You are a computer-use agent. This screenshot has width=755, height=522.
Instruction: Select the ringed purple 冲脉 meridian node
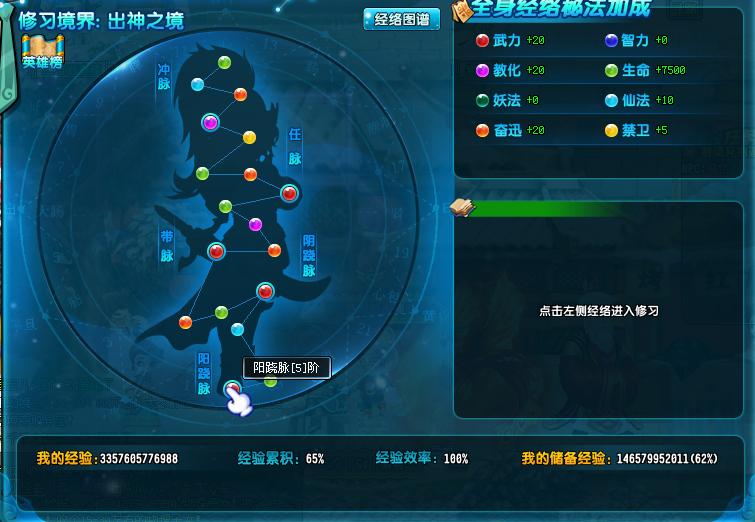click(210, 122)
